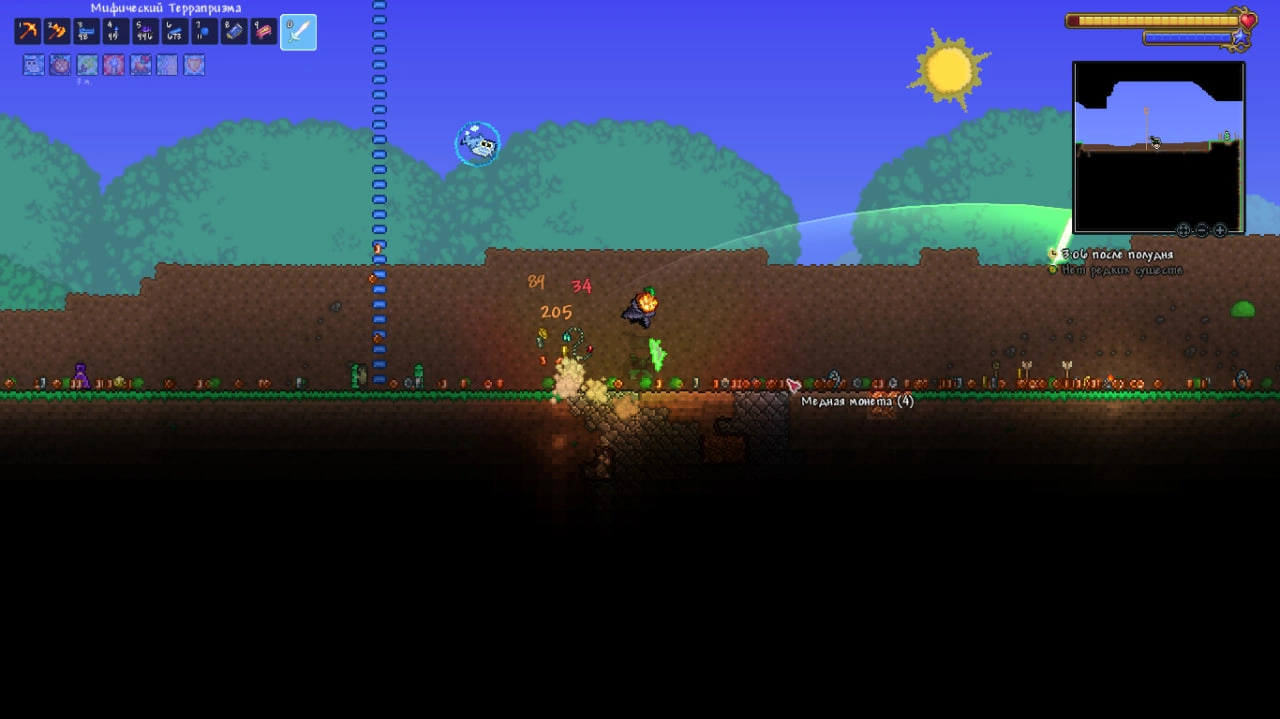This screenshot has width=1280, height=719.
Task: Reset minimap zoom with the crosshair button
Action: 1184,230
